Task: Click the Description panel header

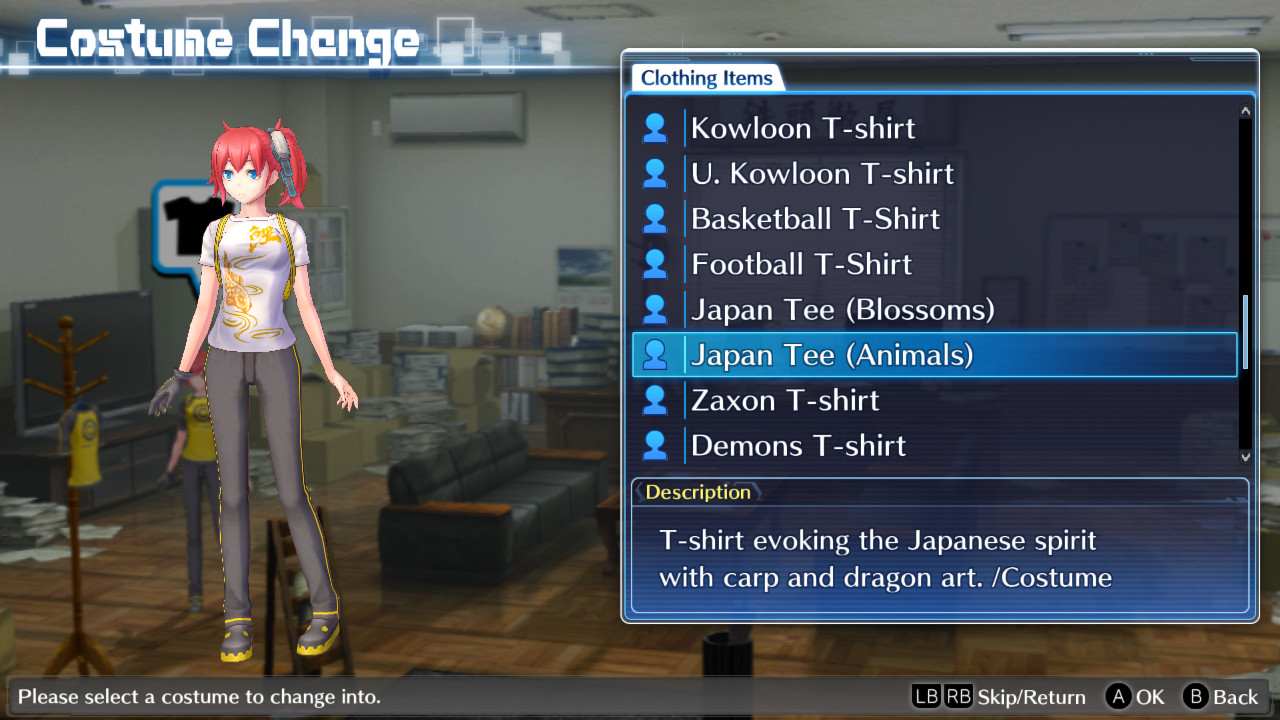Action: (x=698, y=491)
